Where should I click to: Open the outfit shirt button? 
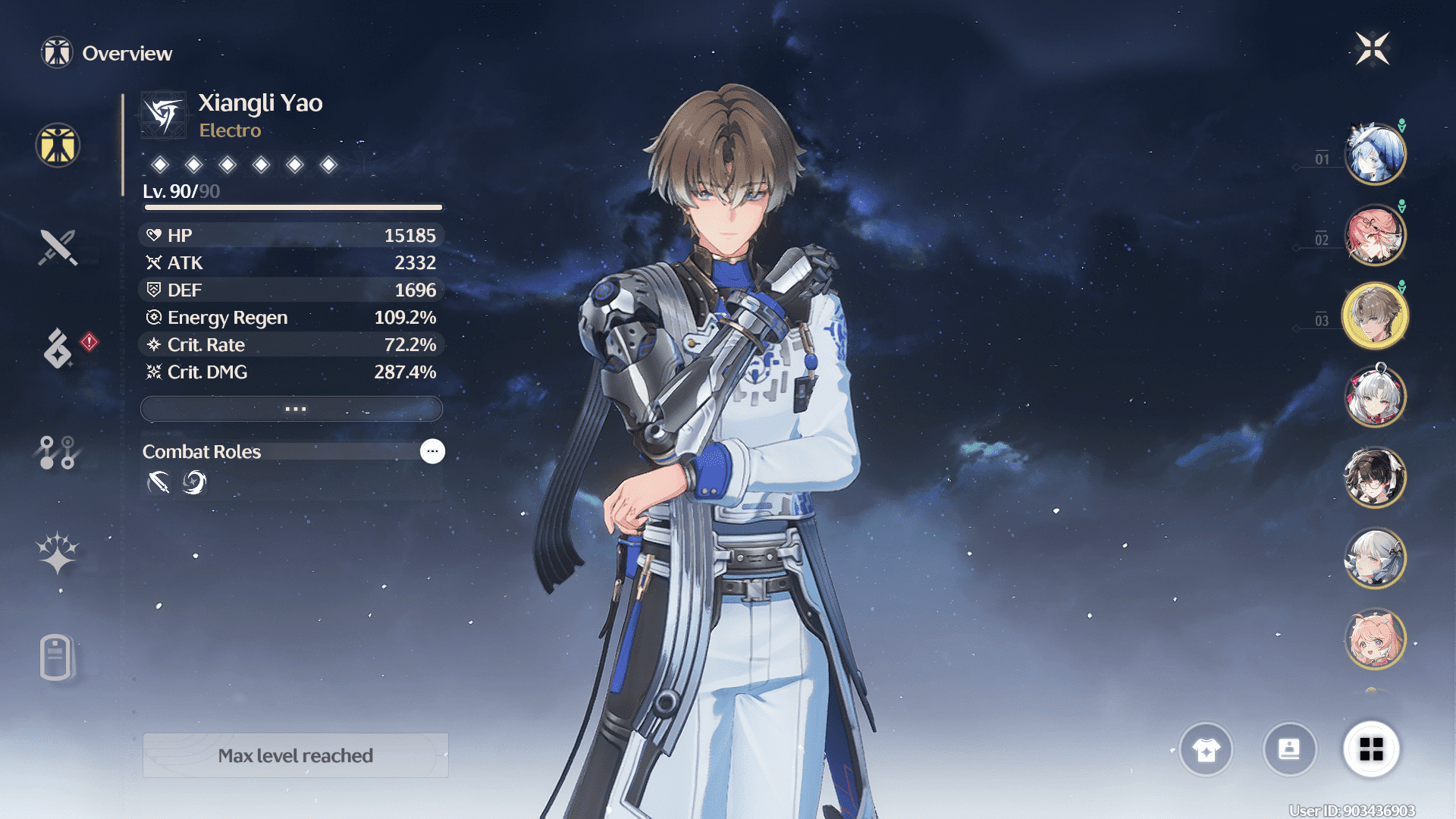1206,749
